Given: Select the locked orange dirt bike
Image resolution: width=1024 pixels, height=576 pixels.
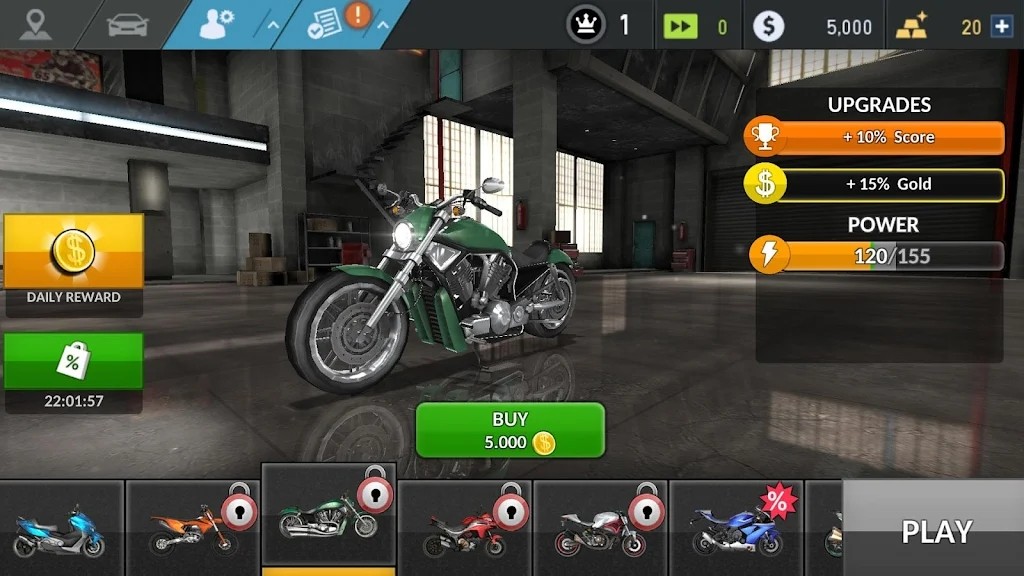Looking at the screenshot, I should [192, 530].
